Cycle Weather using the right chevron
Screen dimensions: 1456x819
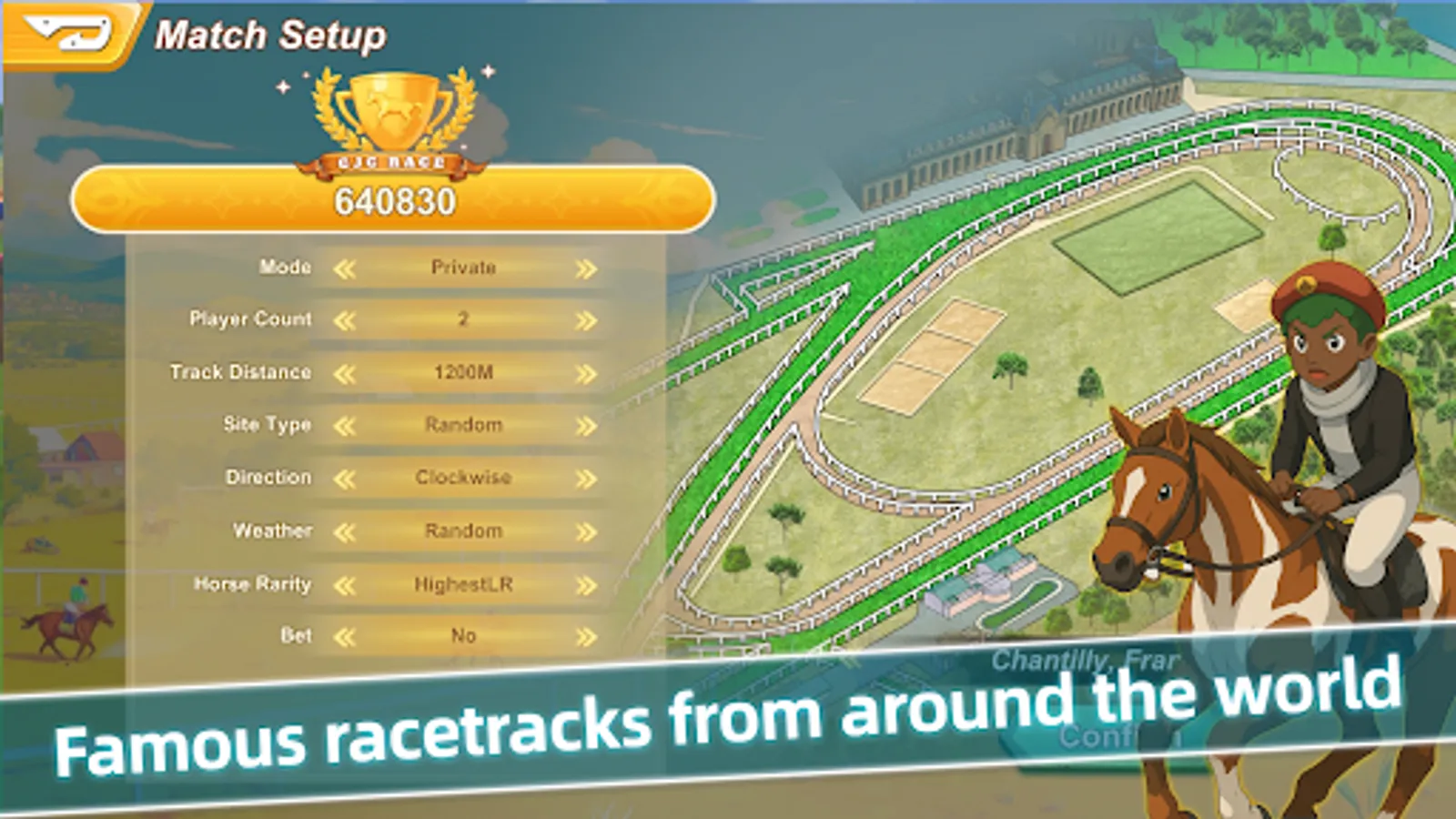[585, 531]
